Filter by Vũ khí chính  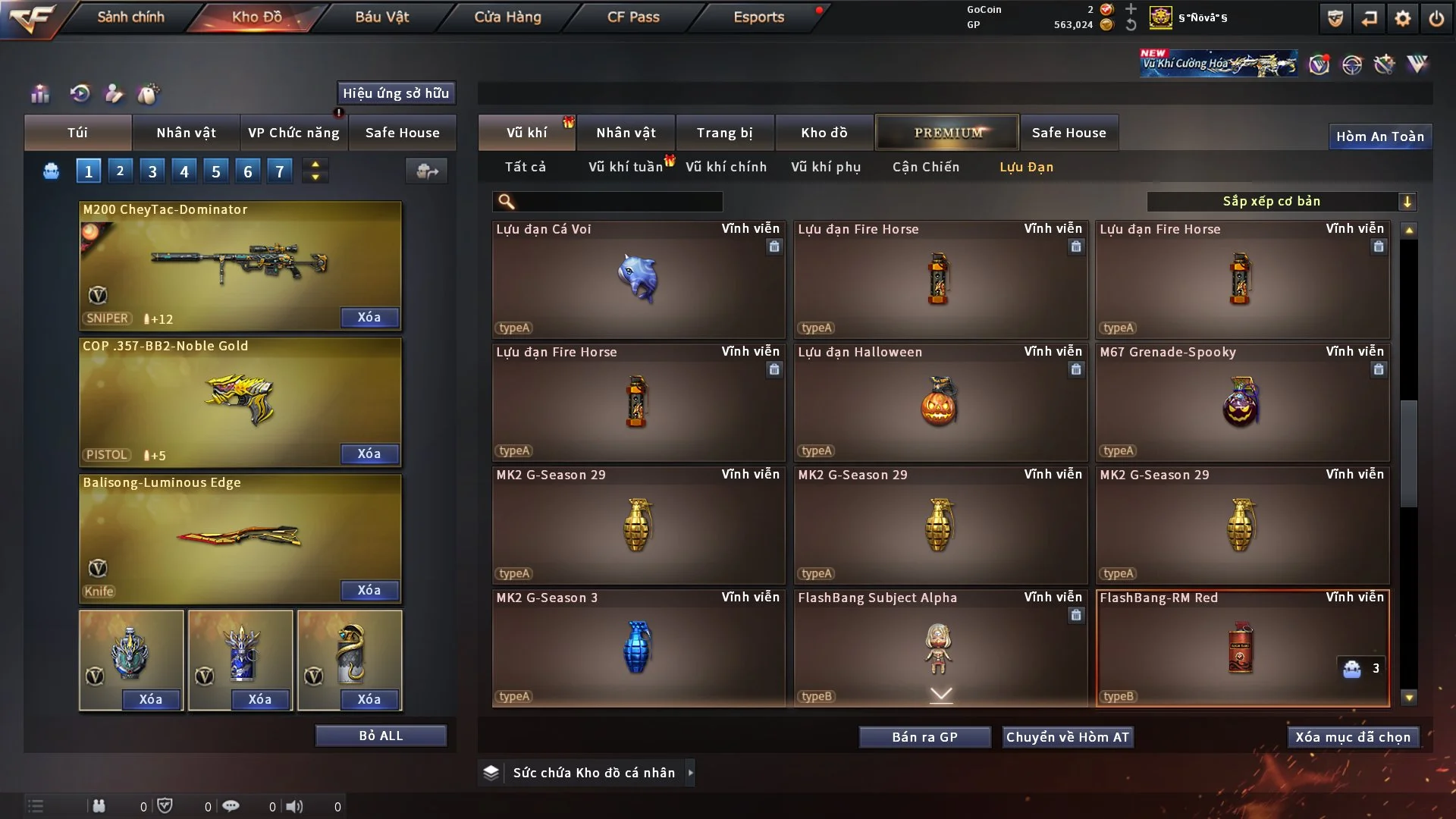pyautogui.click(x=726, y=167)
